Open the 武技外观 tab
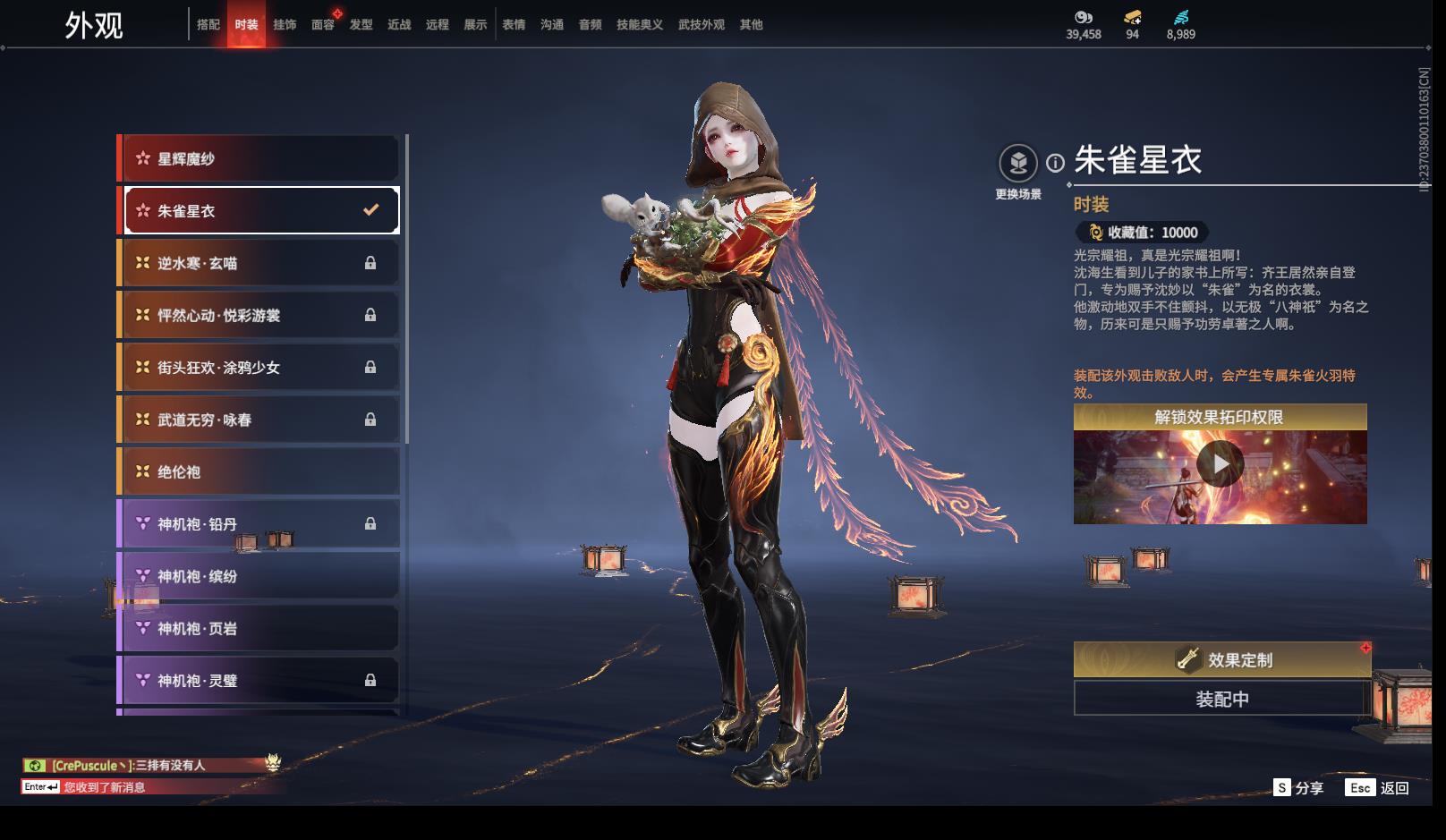The width and height of the screenshot is (1446, 840). click(701, 25)
